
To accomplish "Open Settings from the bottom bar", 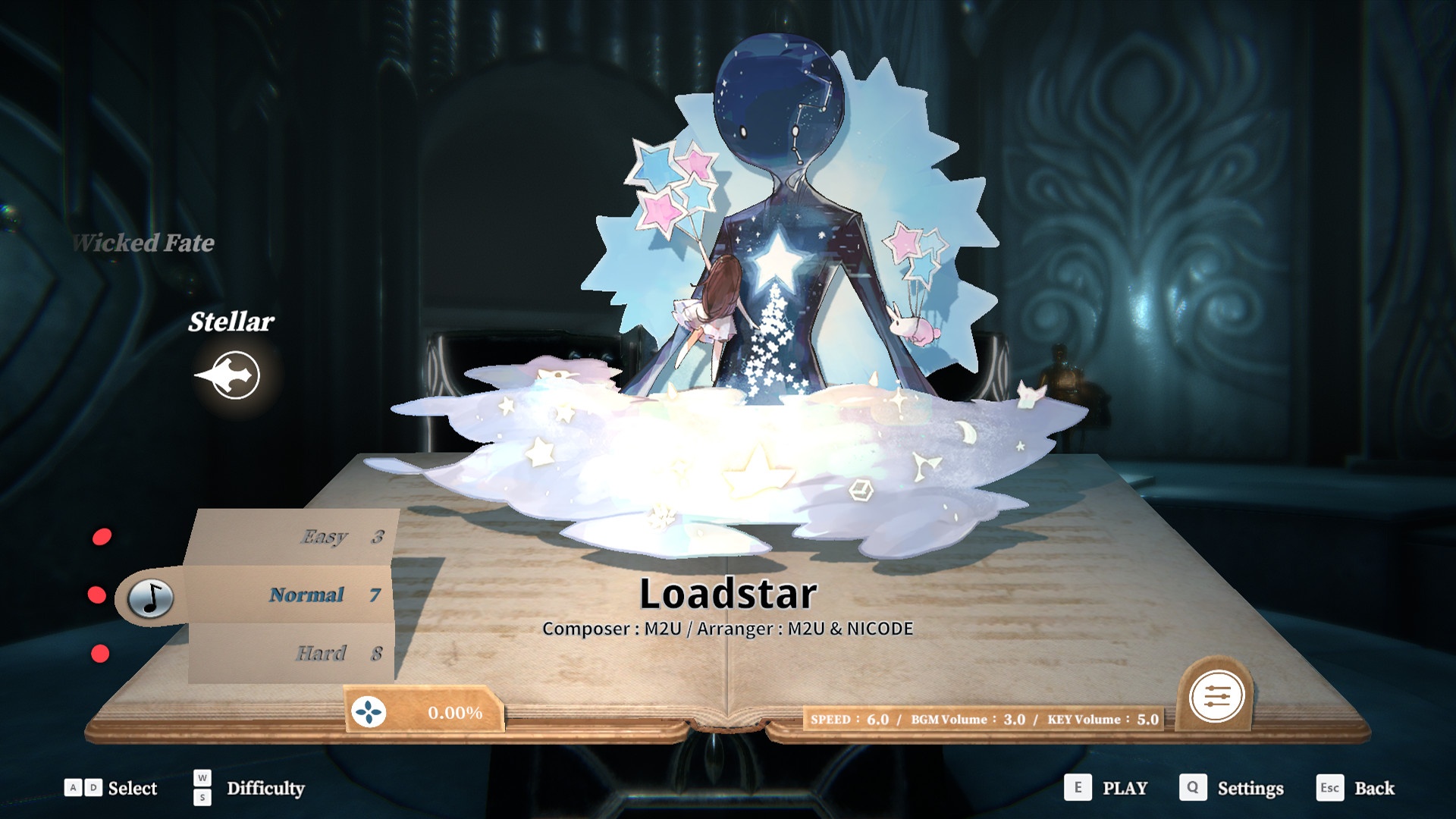I will (x=1250, y=788).
